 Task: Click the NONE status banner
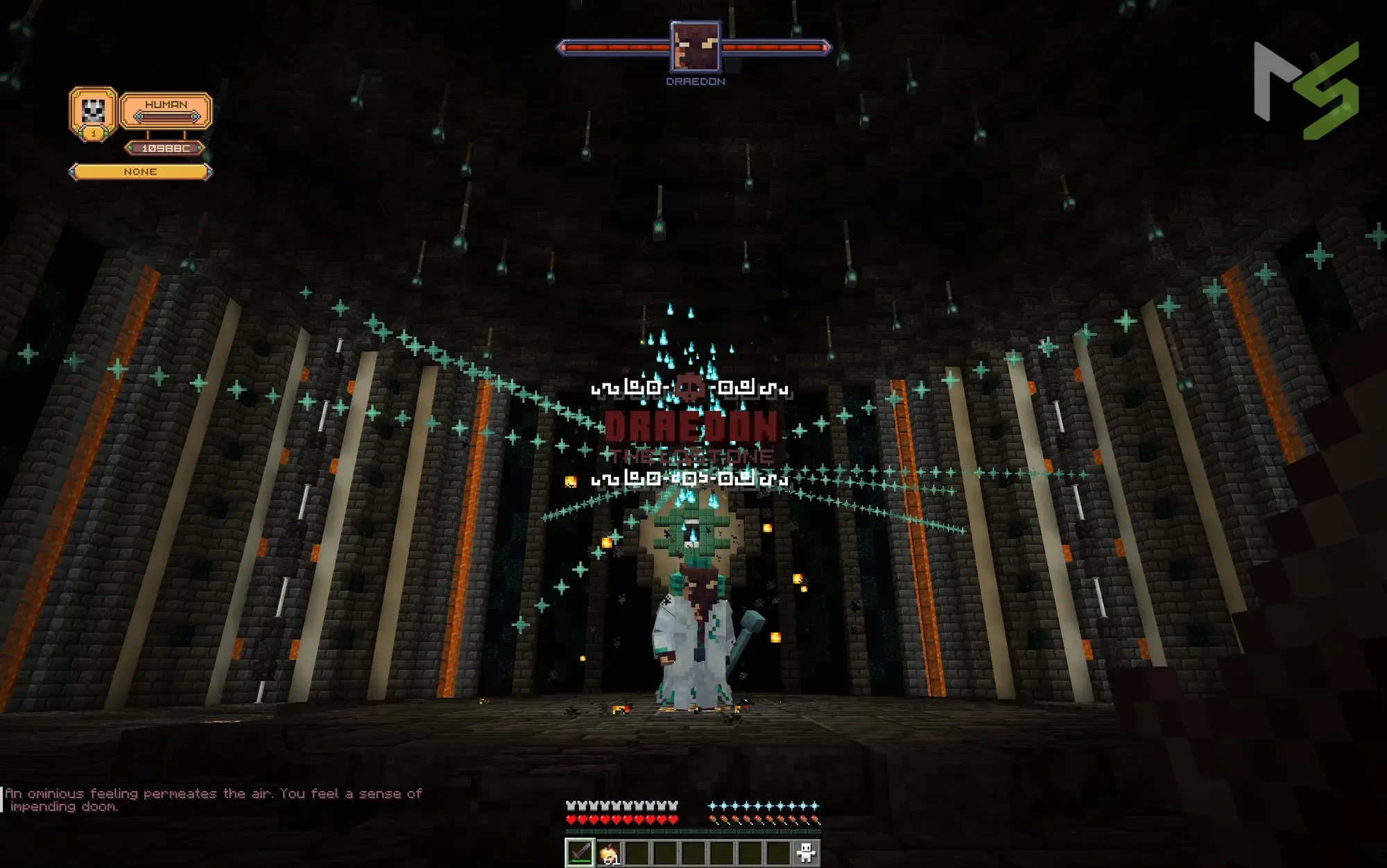pos(140,172)
